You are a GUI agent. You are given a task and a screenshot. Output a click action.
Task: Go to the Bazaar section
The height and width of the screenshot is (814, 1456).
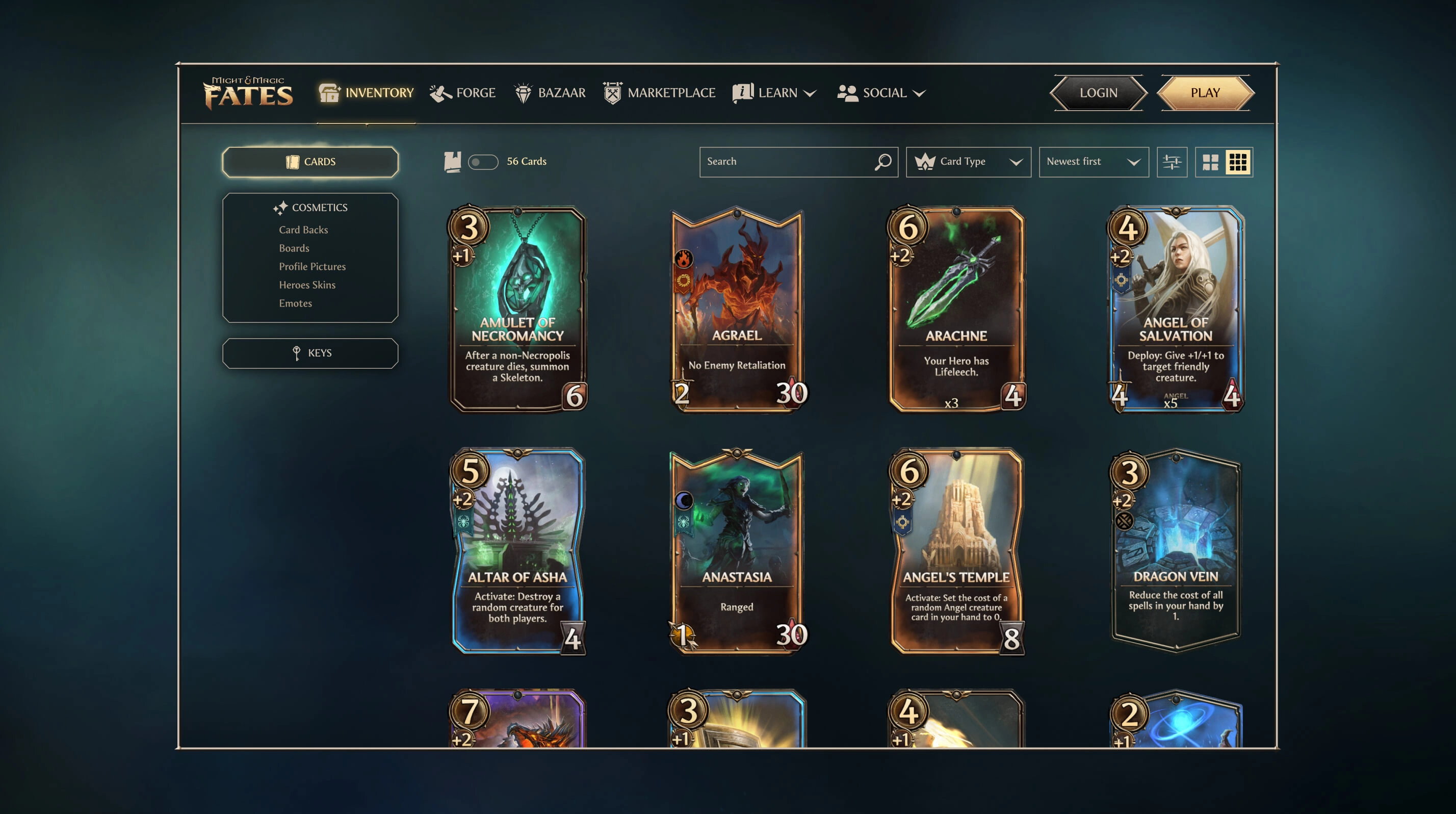pyautogui.click(x=550, y=93)
